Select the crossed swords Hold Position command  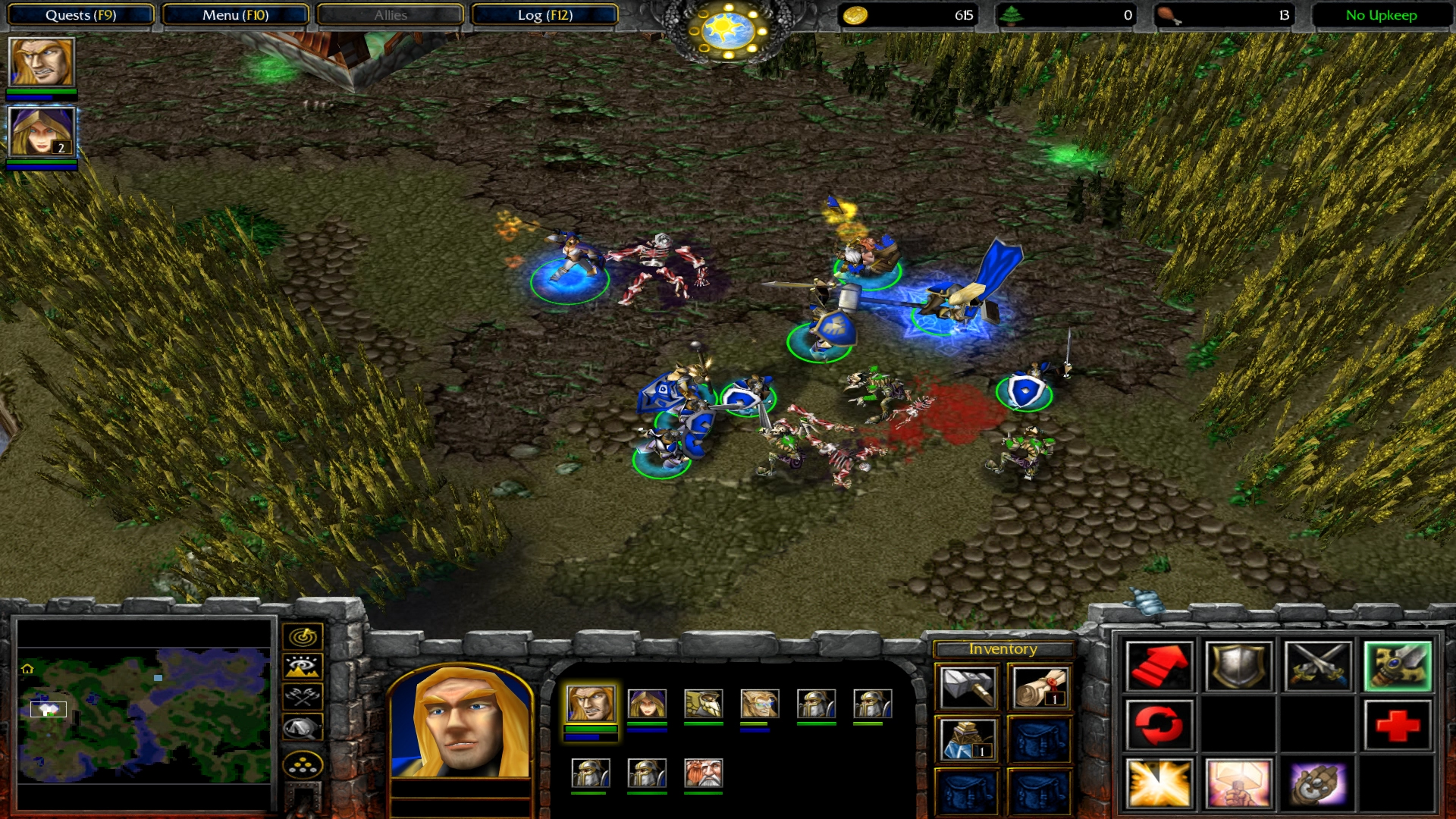point(1318,666)
